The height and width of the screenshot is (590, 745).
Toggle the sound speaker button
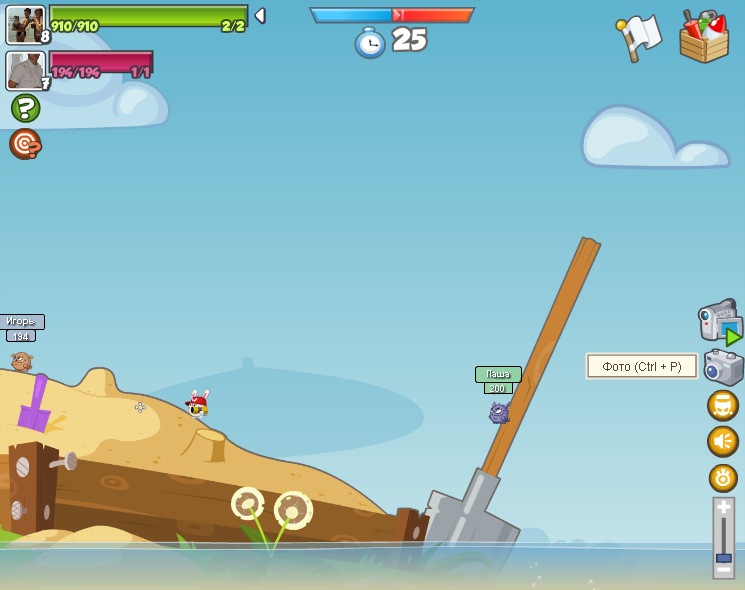pyautogui.click(x=723, y=441)
